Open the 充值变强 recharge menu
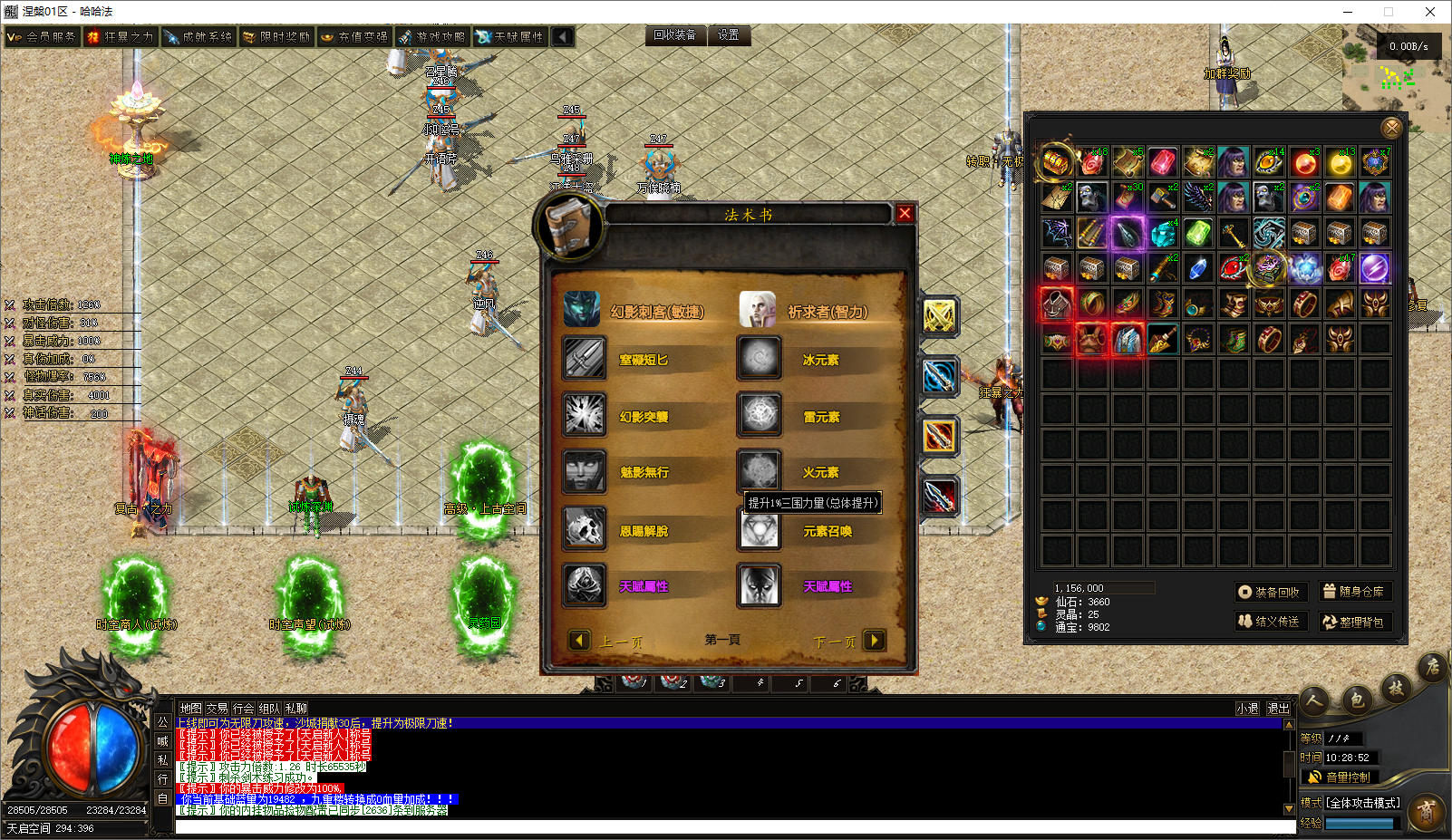 click(x=354, y=37)
